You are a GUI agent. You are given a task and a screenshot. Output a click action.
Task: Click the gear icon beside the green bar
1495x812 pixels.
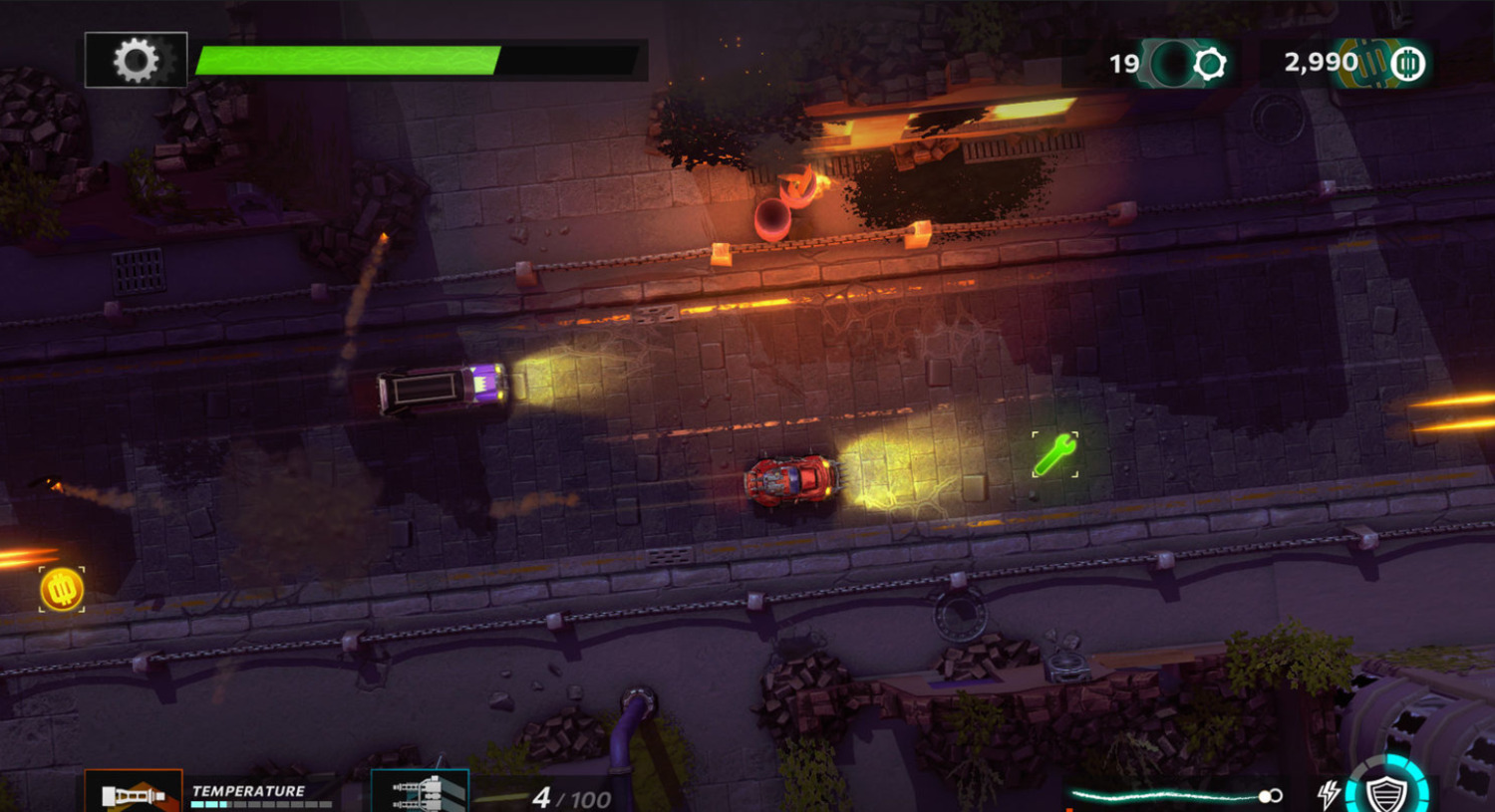(136, 61)
